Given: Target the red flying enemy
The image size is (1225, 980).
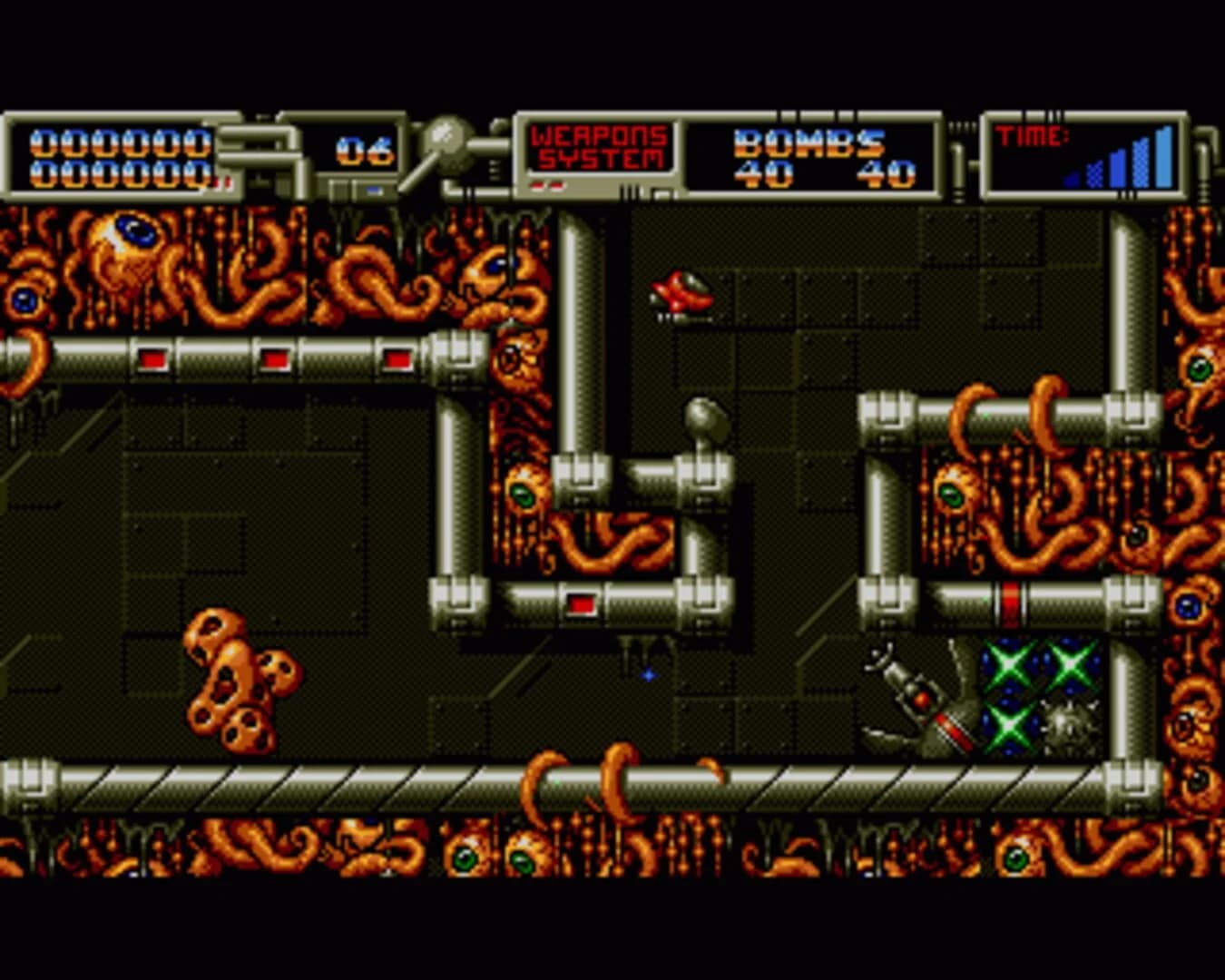Looking at the screenshot, I should [x=681, y=290].
